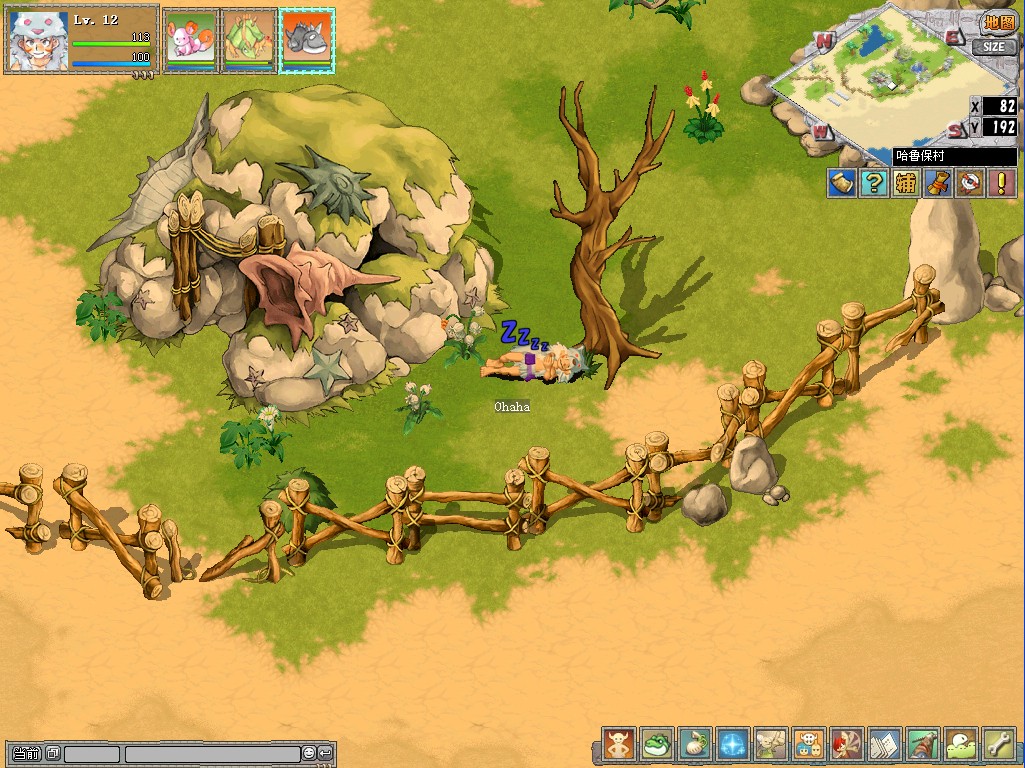Select the scroll tied with red ribbon
1025x768 pixels.
tap(937, 183)
